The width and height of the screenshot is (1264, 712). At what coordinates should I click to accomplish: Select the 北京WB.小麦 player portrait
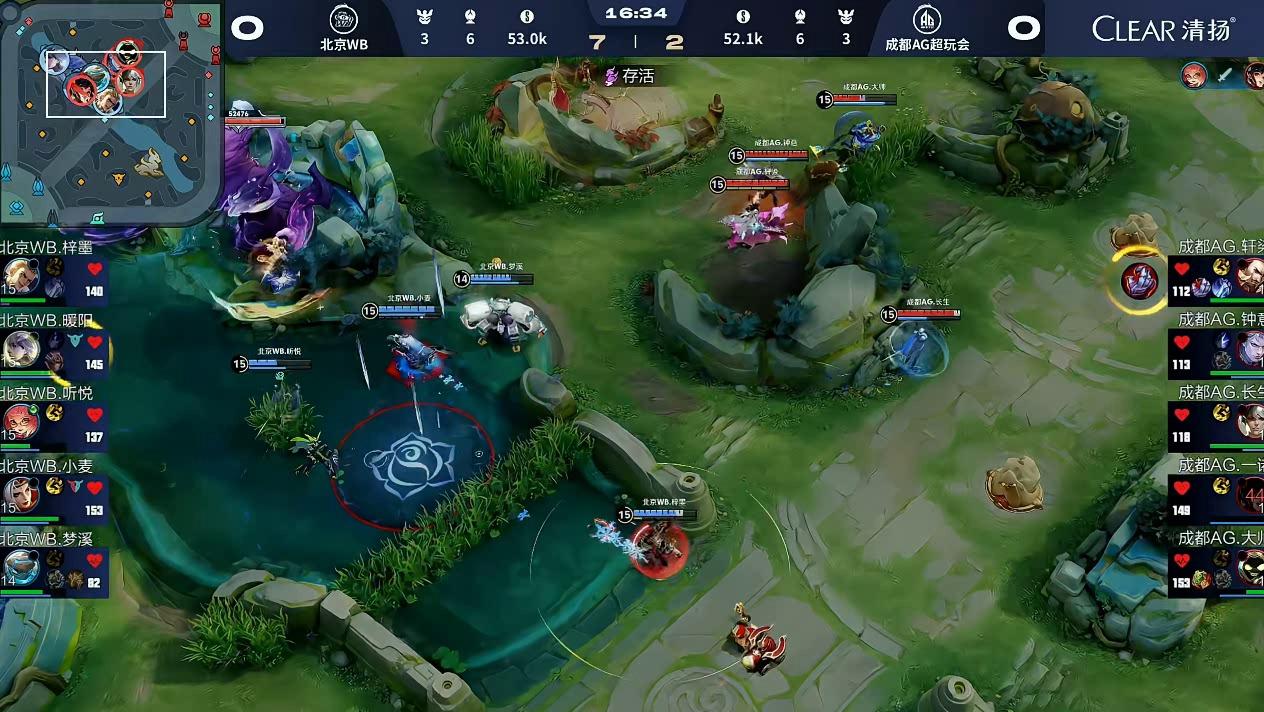click(x=20, y=493)
